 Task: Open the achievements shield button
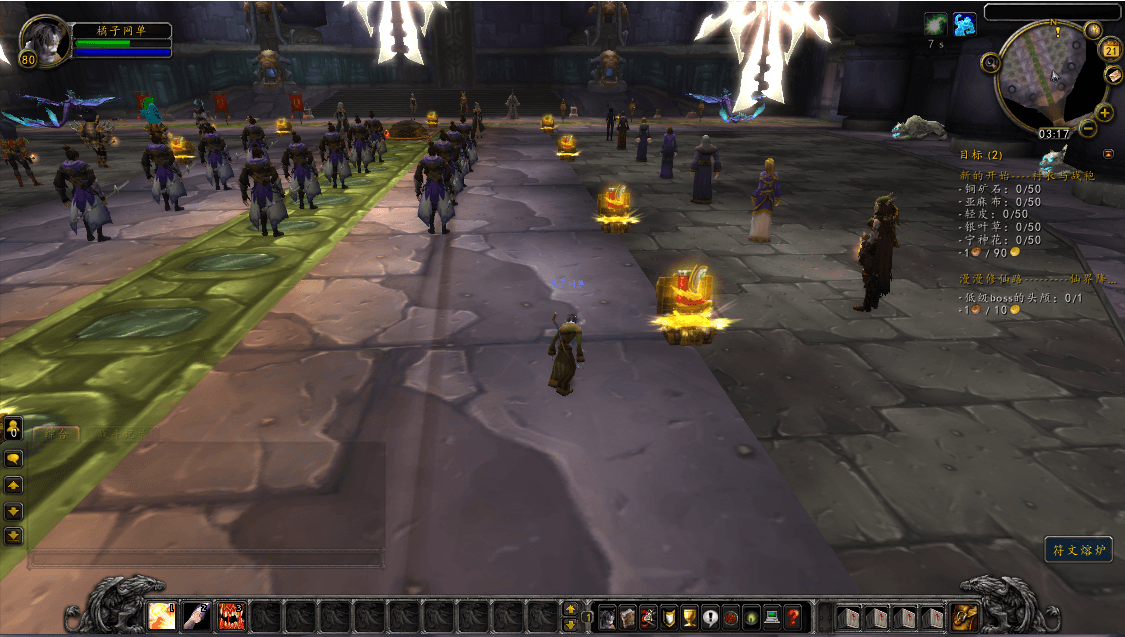[669, 616]
